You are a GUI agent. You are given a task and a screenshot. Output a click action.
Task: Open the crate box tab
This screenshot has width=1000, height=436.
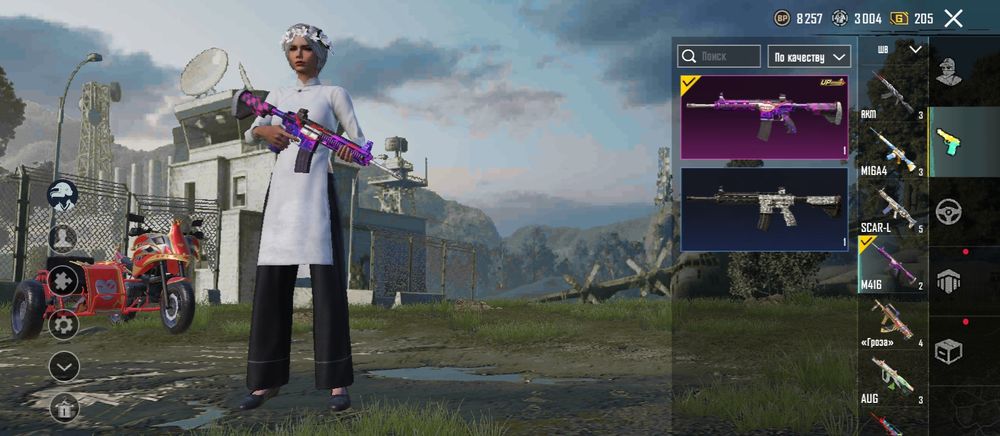click(x=949, y=351)
